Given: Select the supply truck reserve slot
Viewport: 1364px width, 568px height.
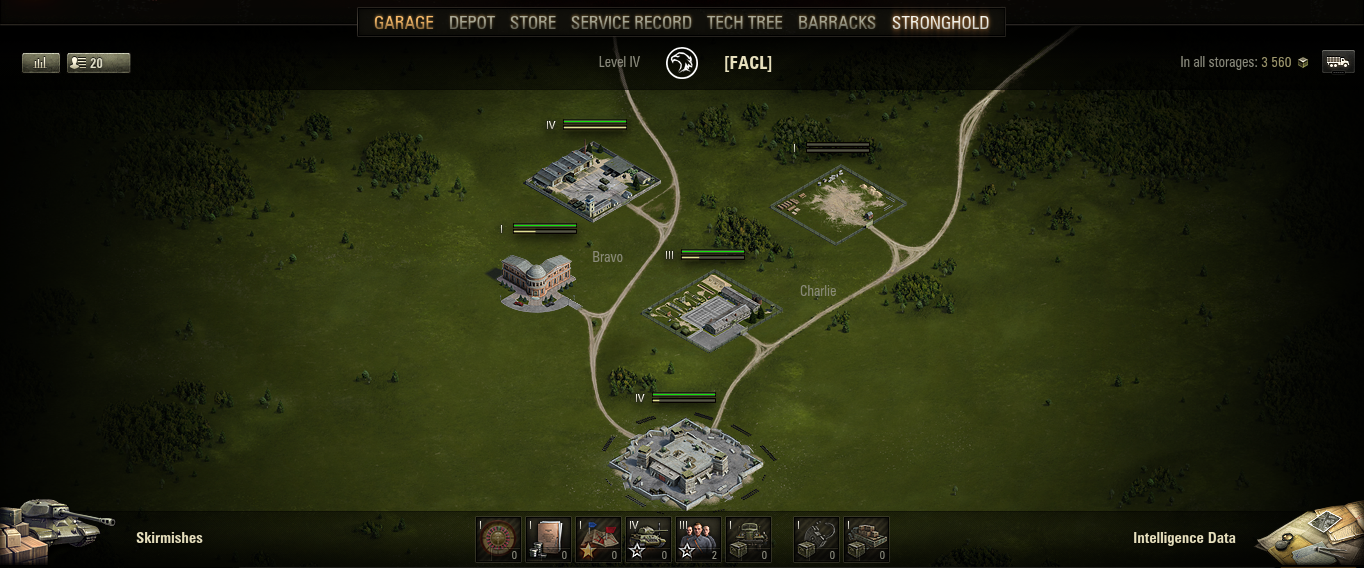Looking at the screenshot, I should pos(748,540).
